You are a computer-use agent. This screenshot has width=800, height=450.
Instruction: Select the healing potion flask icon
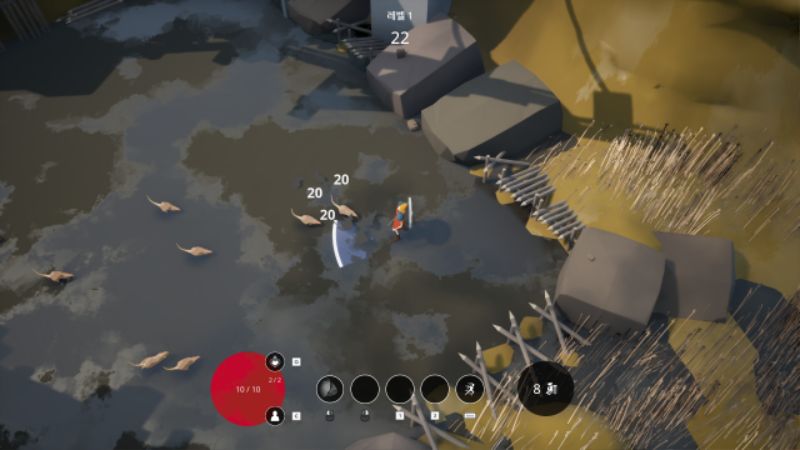pyautogui.click(x=275, y=361)
